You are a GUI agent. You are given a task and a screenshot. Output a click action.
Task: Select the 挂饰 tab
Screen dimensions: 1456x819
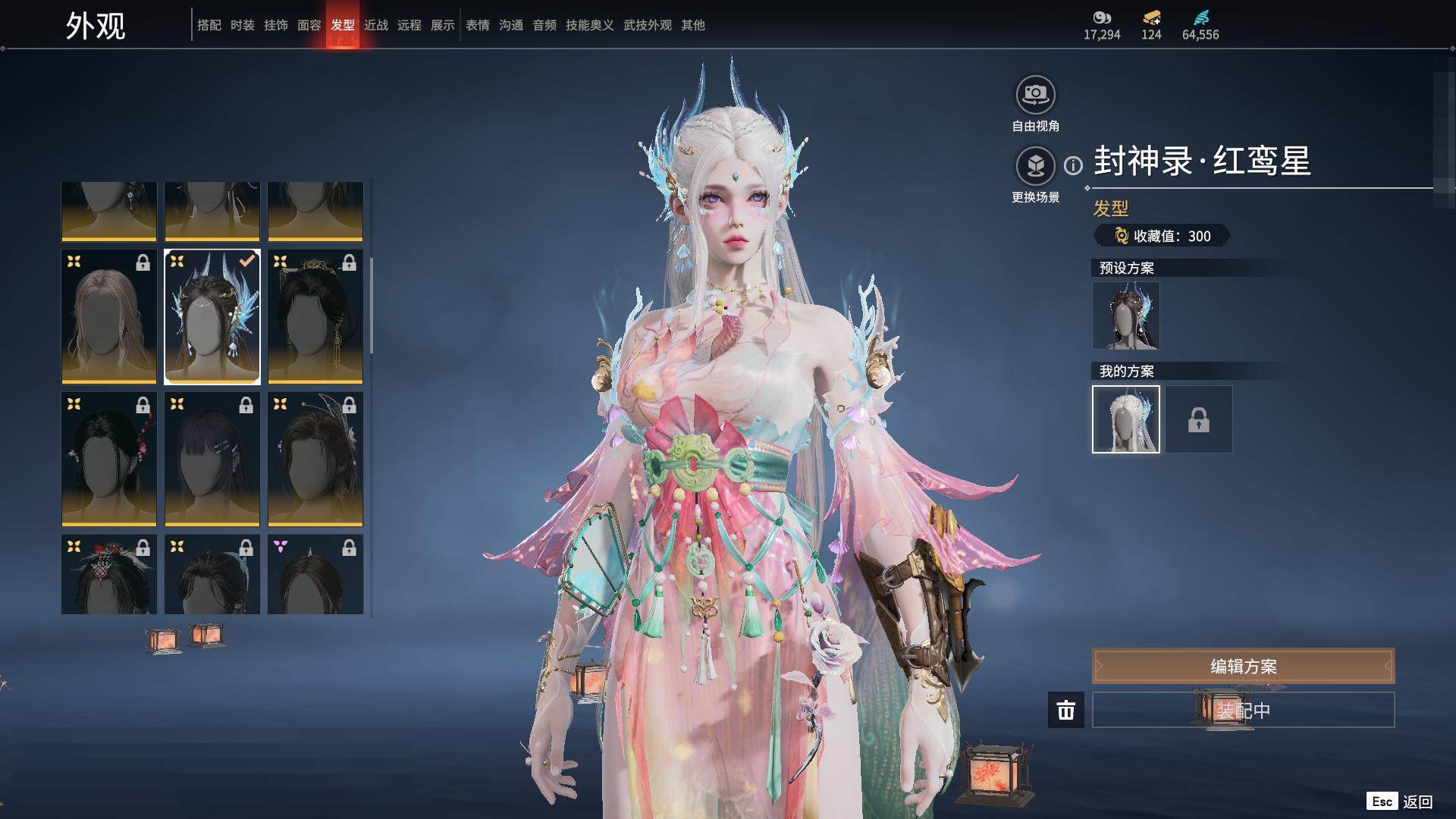click(276, 25)
